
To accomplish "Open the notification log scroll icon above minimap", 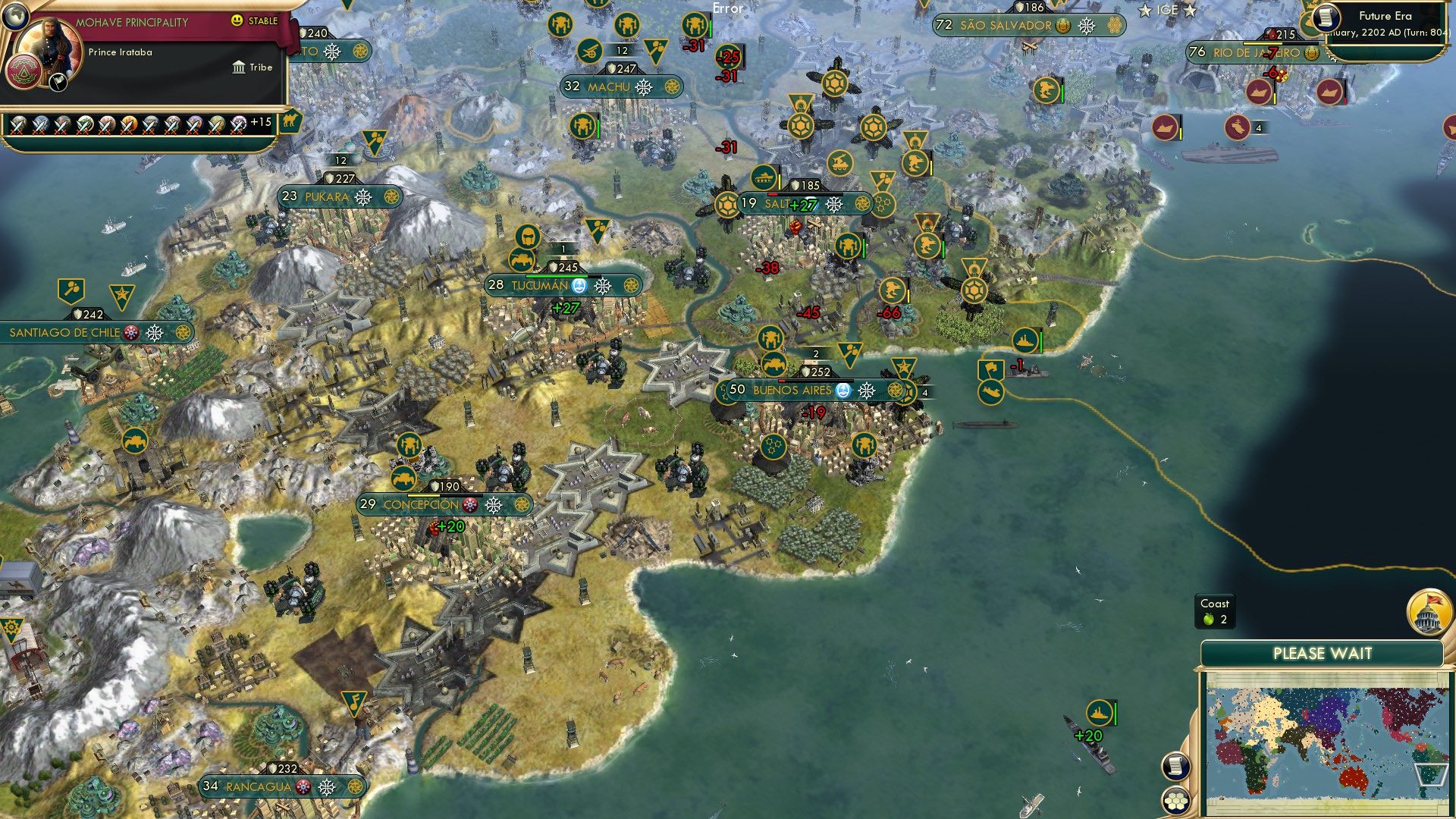I will tap(1176, 767).
